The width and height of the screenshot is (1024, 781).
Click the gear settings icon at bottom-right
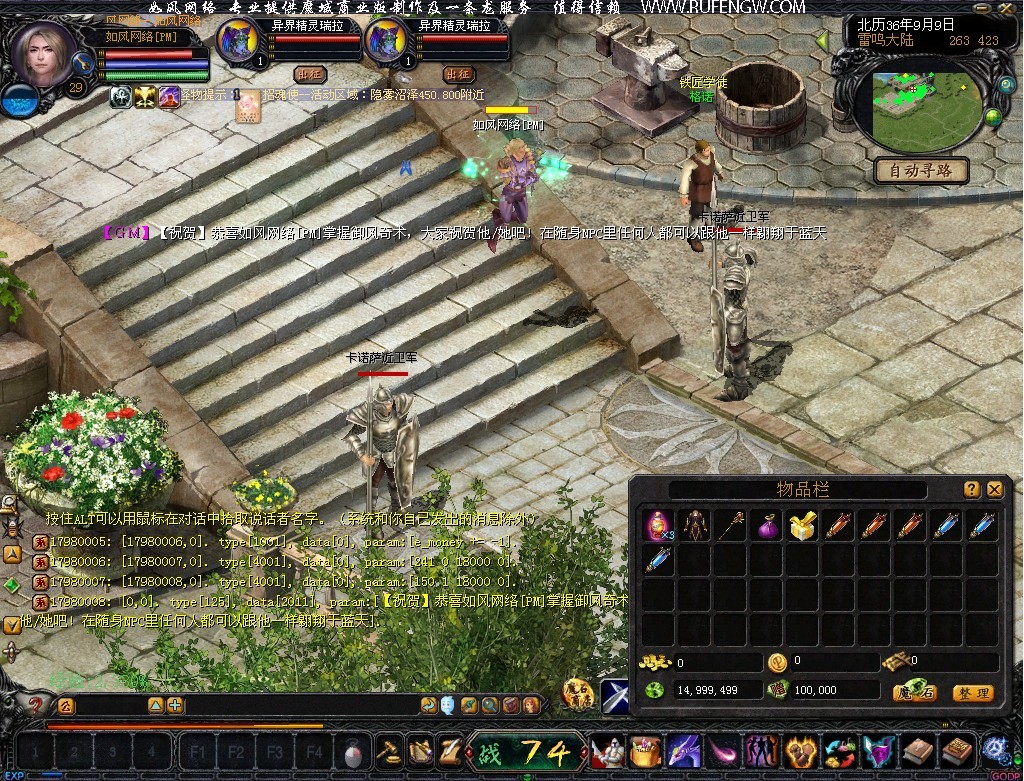tap(995, 749)
